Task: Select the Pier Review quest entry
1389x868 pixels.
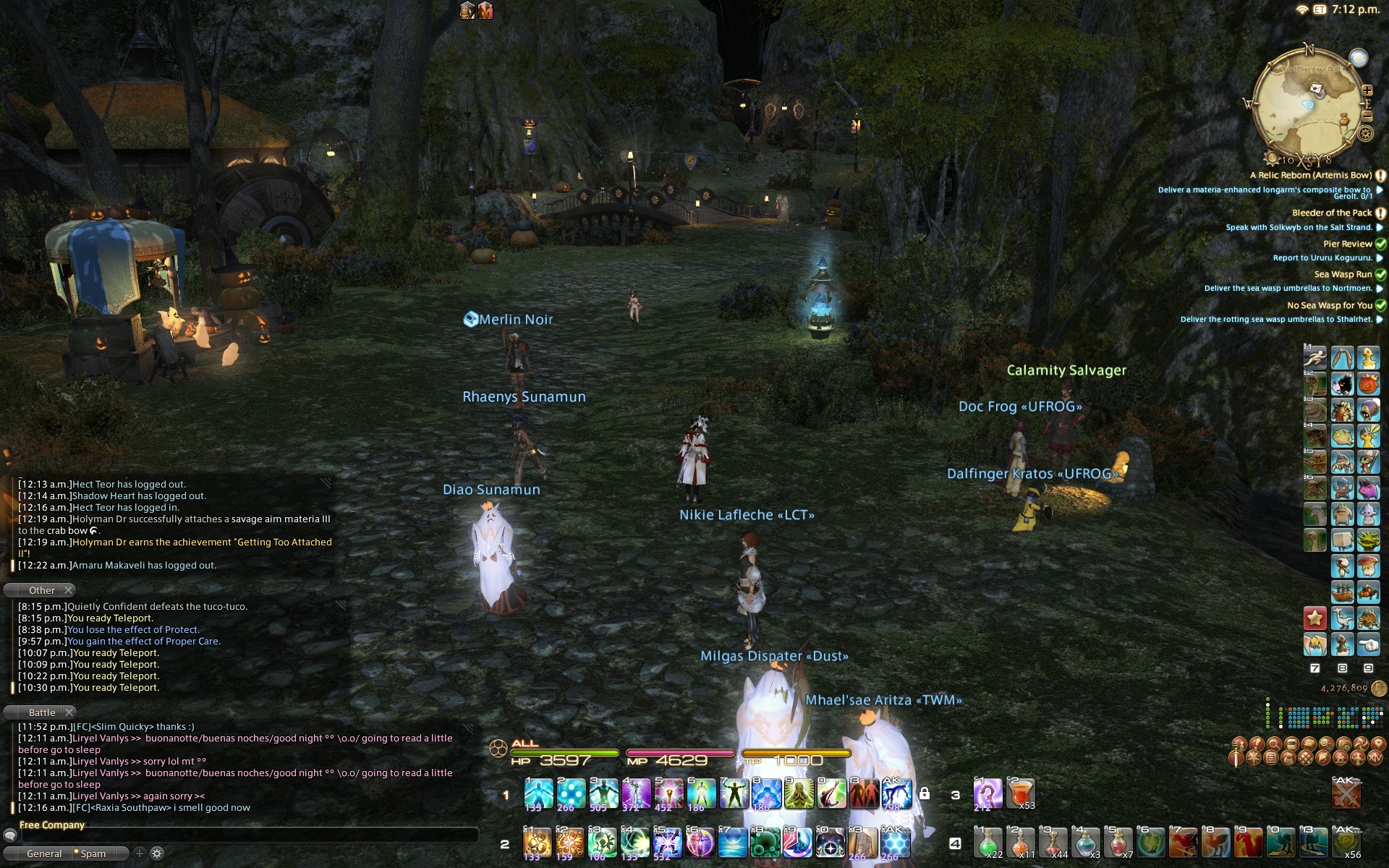Action: click(x=1347, y=244)
